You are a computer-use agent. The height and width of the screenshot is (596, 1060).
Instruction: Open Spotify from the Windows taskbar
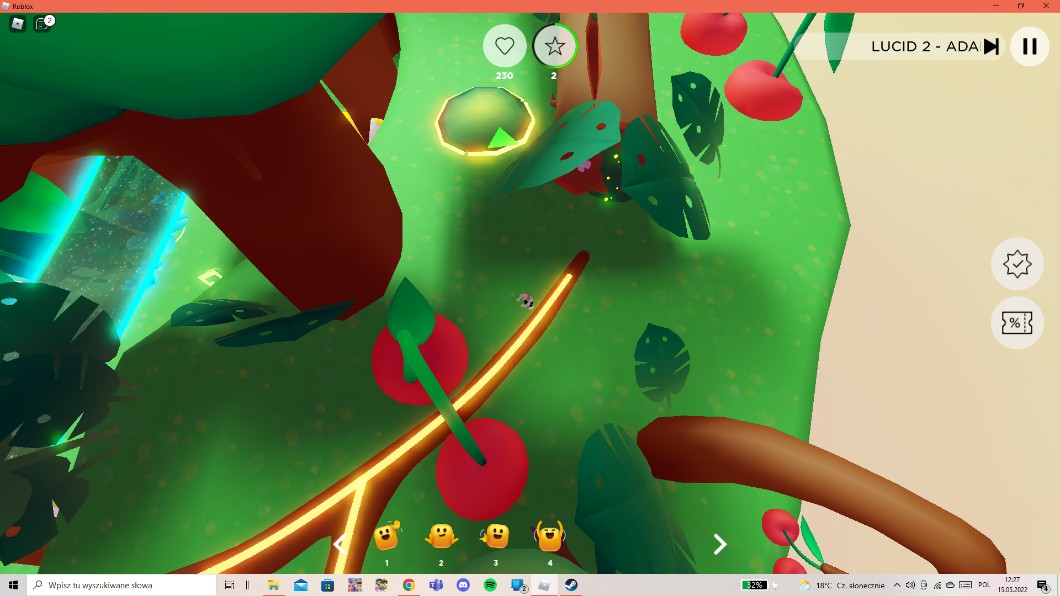tap(491, 585)
